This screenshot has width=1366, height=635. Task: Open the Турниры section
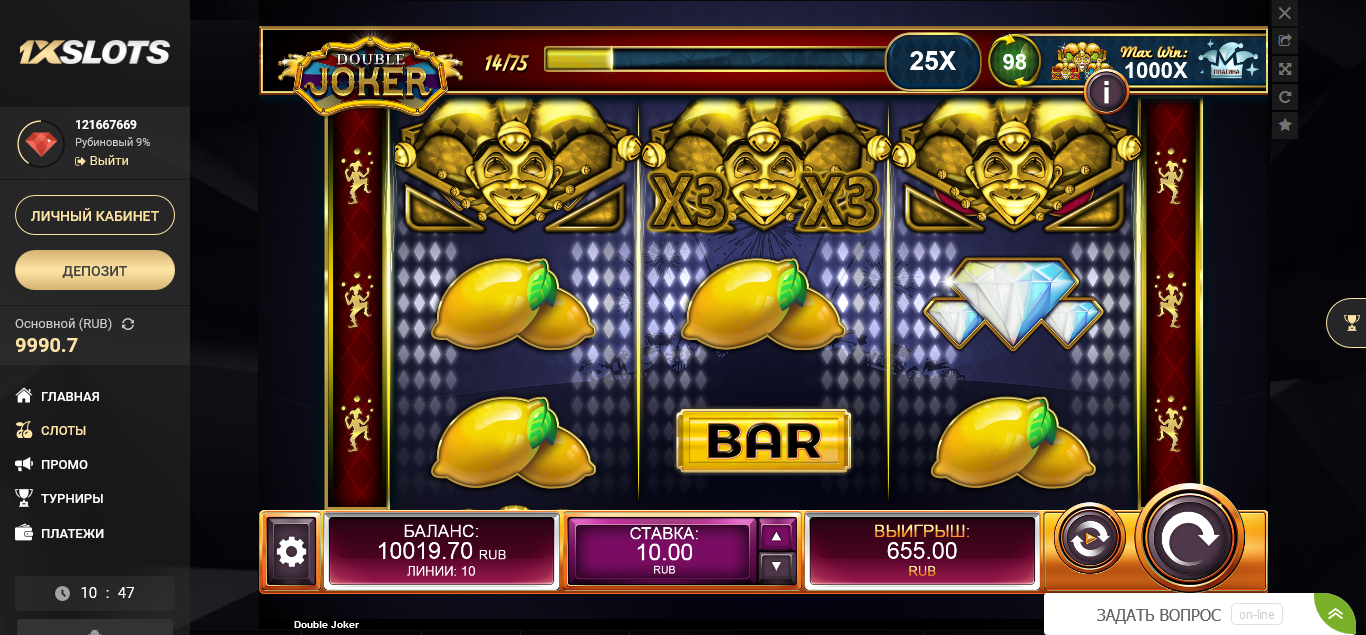[72, 498]
